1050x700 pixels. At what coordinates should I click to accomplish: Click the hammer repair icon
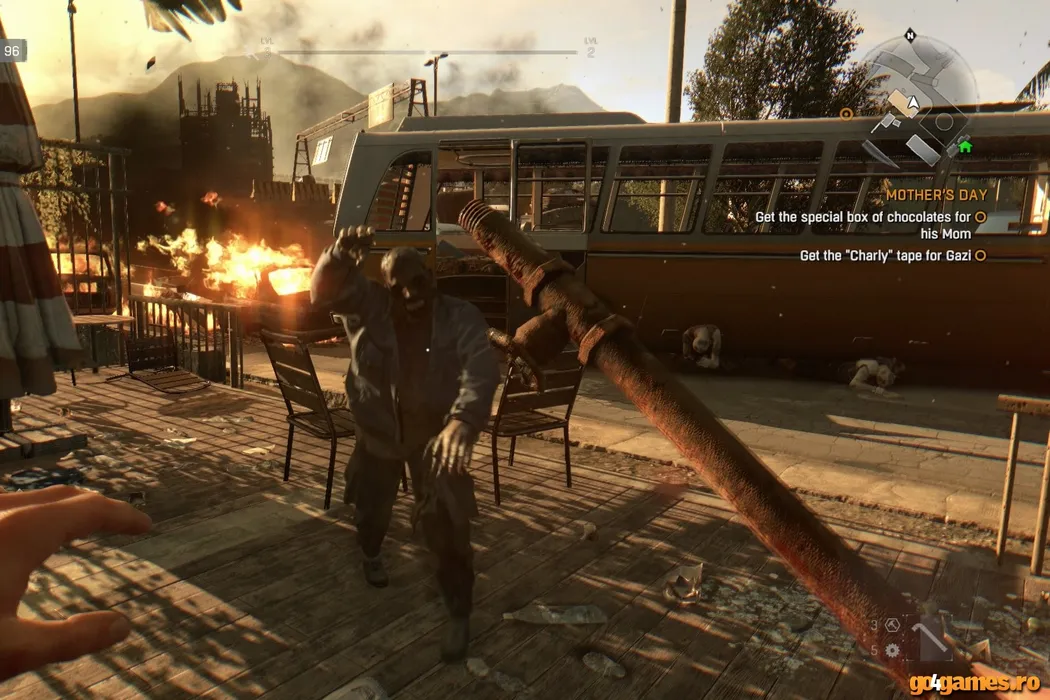click(x=893, y=626)
